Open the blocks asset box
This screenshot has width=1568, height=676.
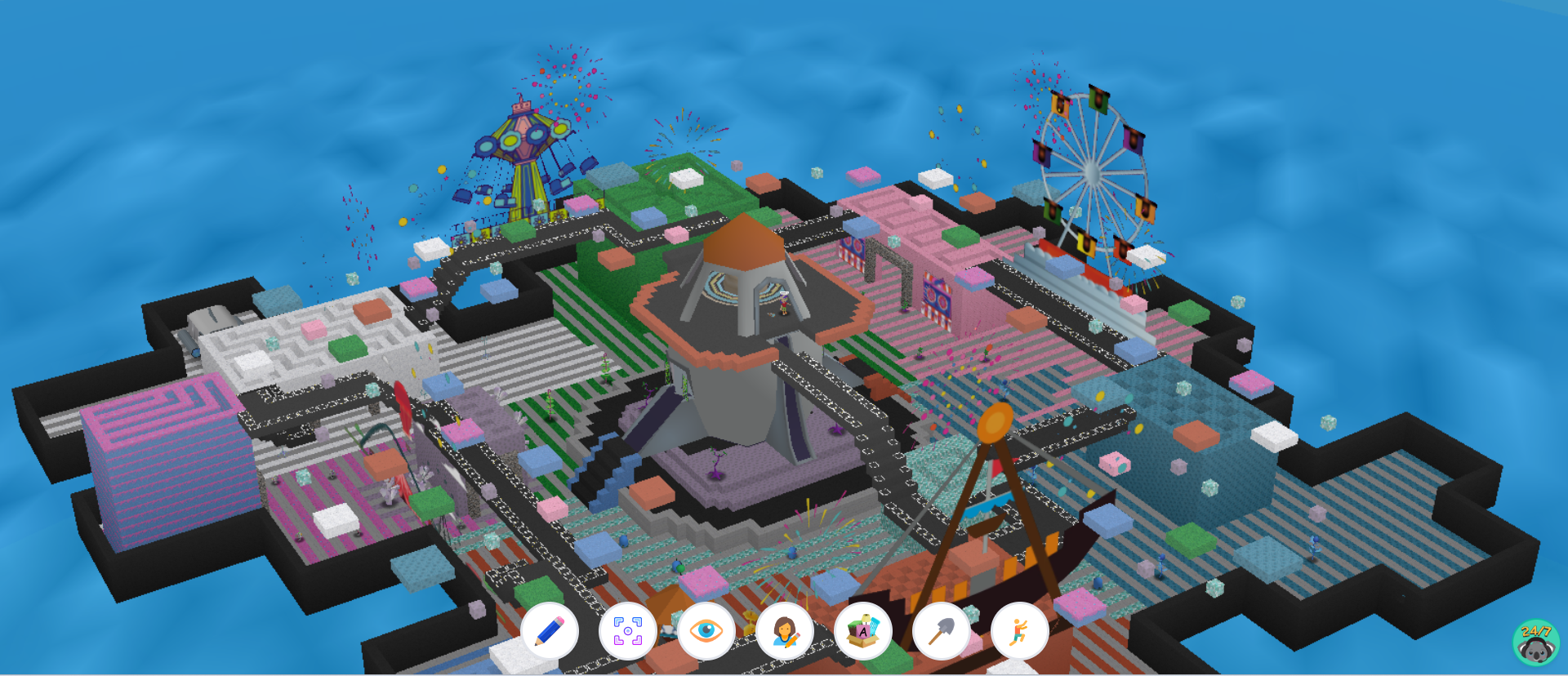click(863, 630)
